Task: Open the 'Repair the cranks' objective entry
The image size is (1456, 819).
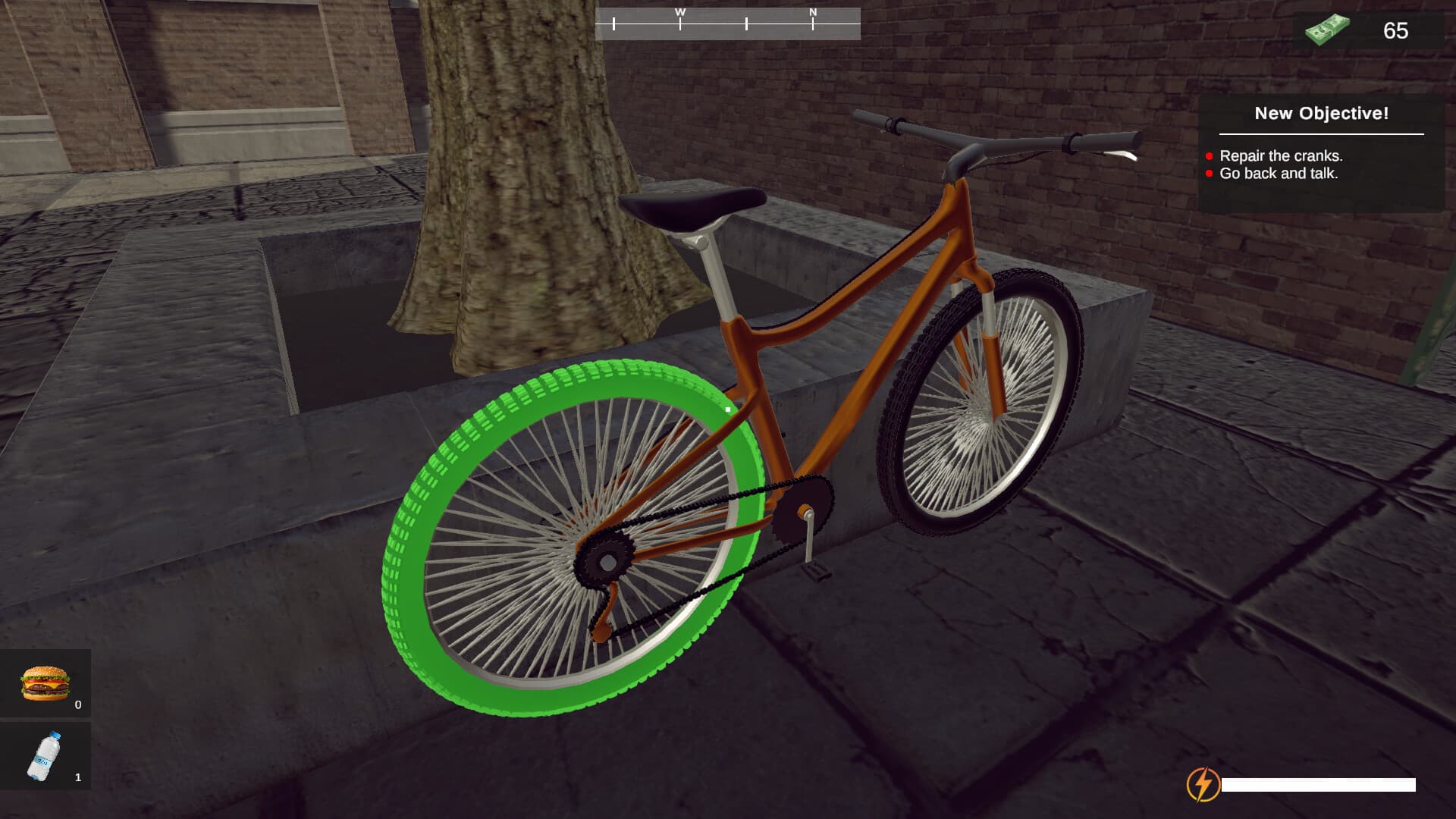Action: tap(1280, 155)
